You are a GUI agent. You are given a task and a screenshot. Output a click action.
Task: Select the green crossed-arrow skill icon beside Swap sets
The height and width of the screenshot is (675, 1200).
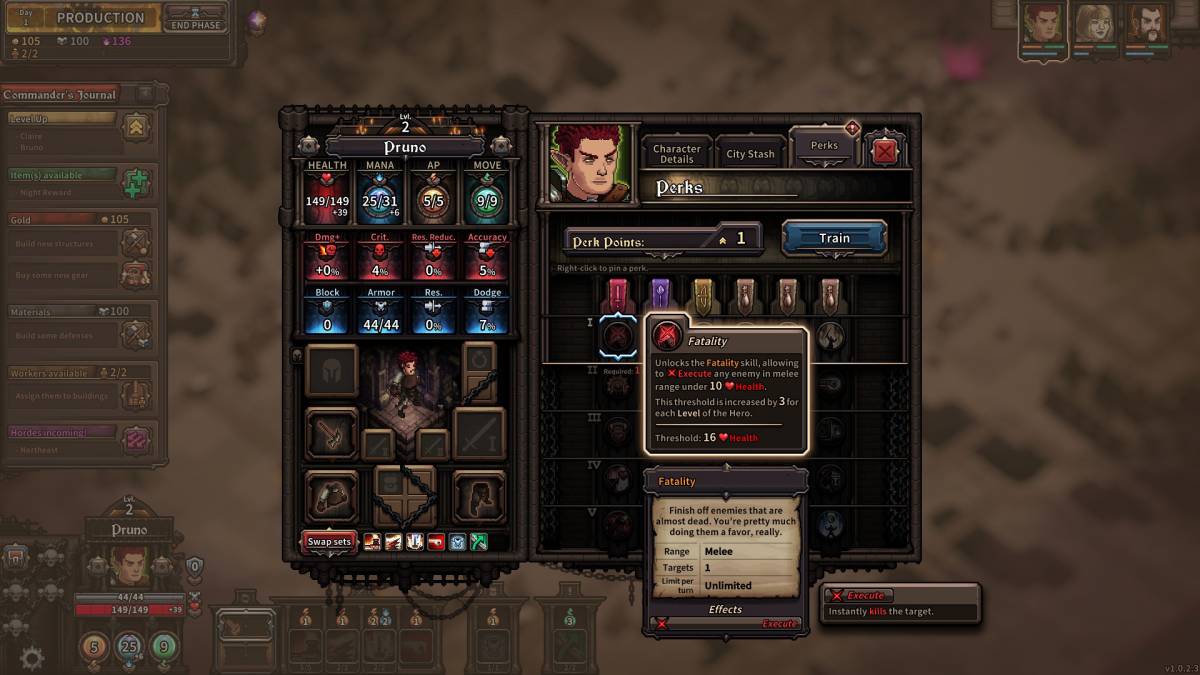[x=479, y=542]
